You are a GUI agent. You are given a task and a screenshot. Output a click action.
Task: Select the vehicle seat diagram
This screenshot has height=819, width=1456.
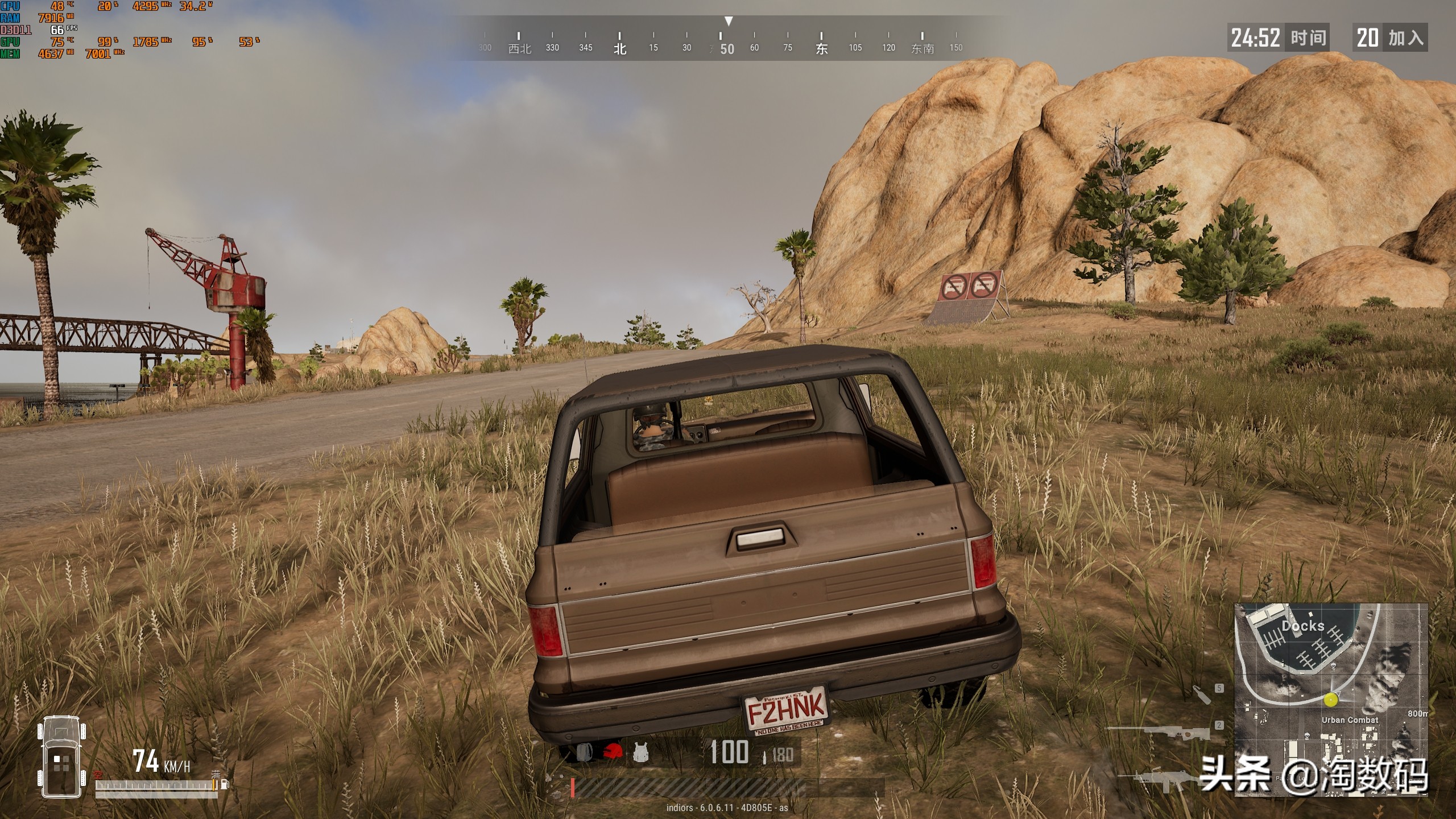[x=61, y=756]
